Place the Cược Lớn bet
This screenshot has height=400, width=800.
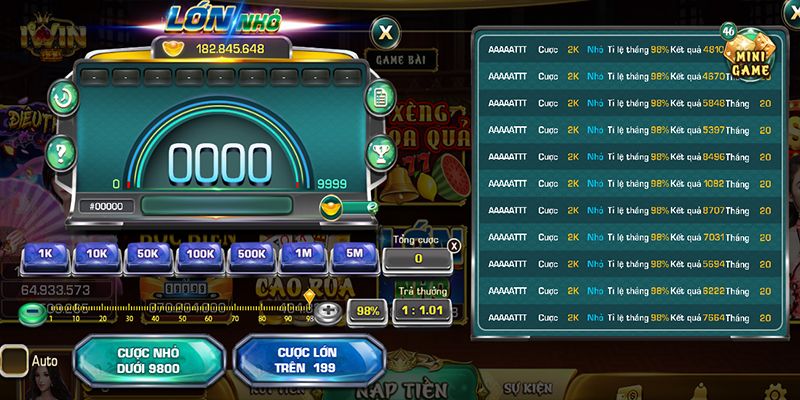(308, 360)
